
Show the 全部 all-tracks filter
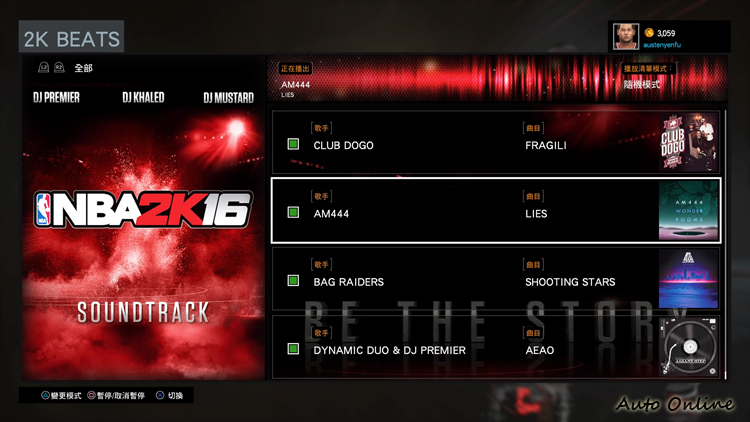pyautogui.click(x=83, y=68)
